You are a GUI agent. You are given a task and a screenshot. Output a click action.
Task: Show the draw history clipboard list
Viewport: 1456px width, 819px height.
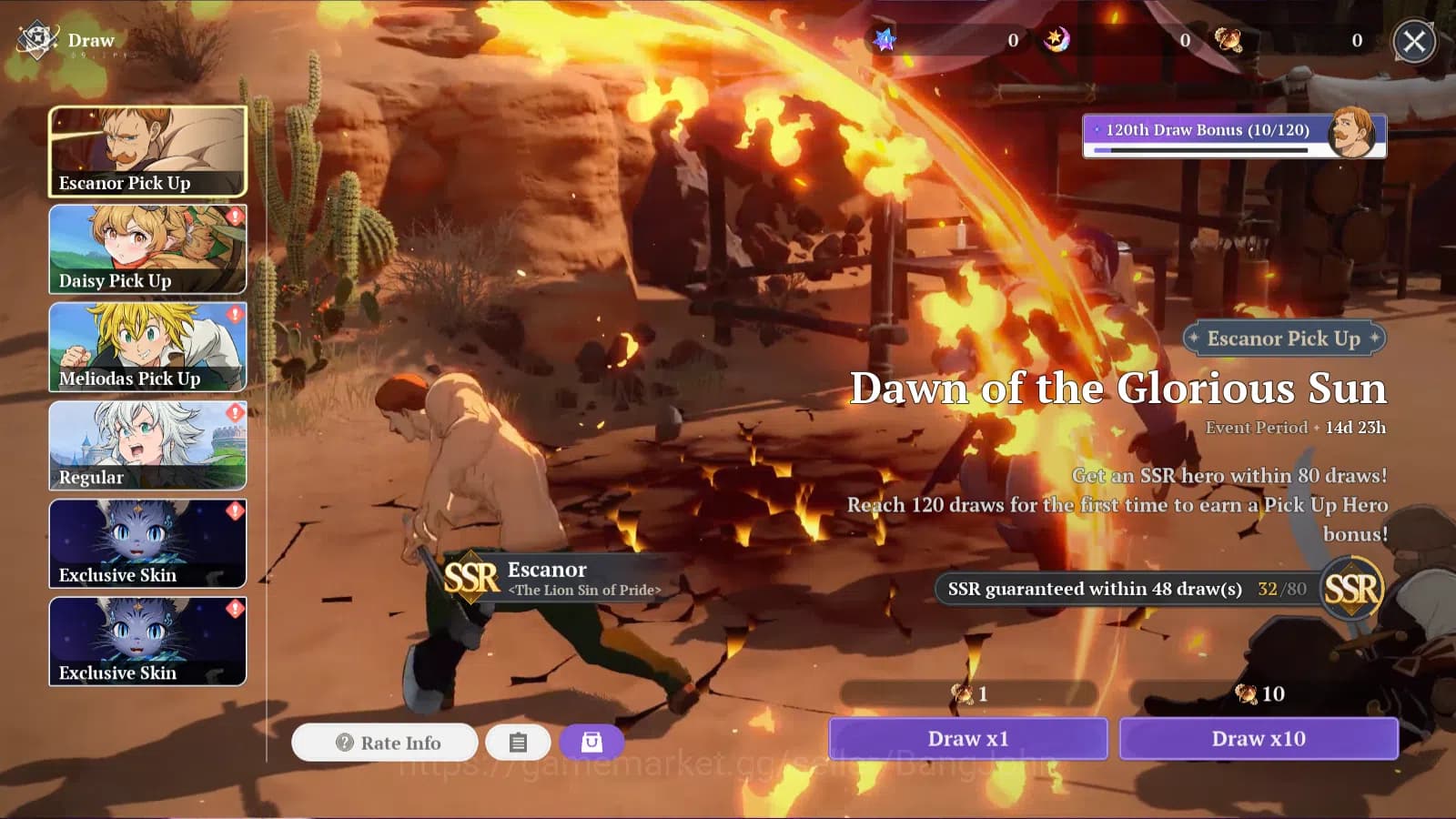tap(518, 743)
